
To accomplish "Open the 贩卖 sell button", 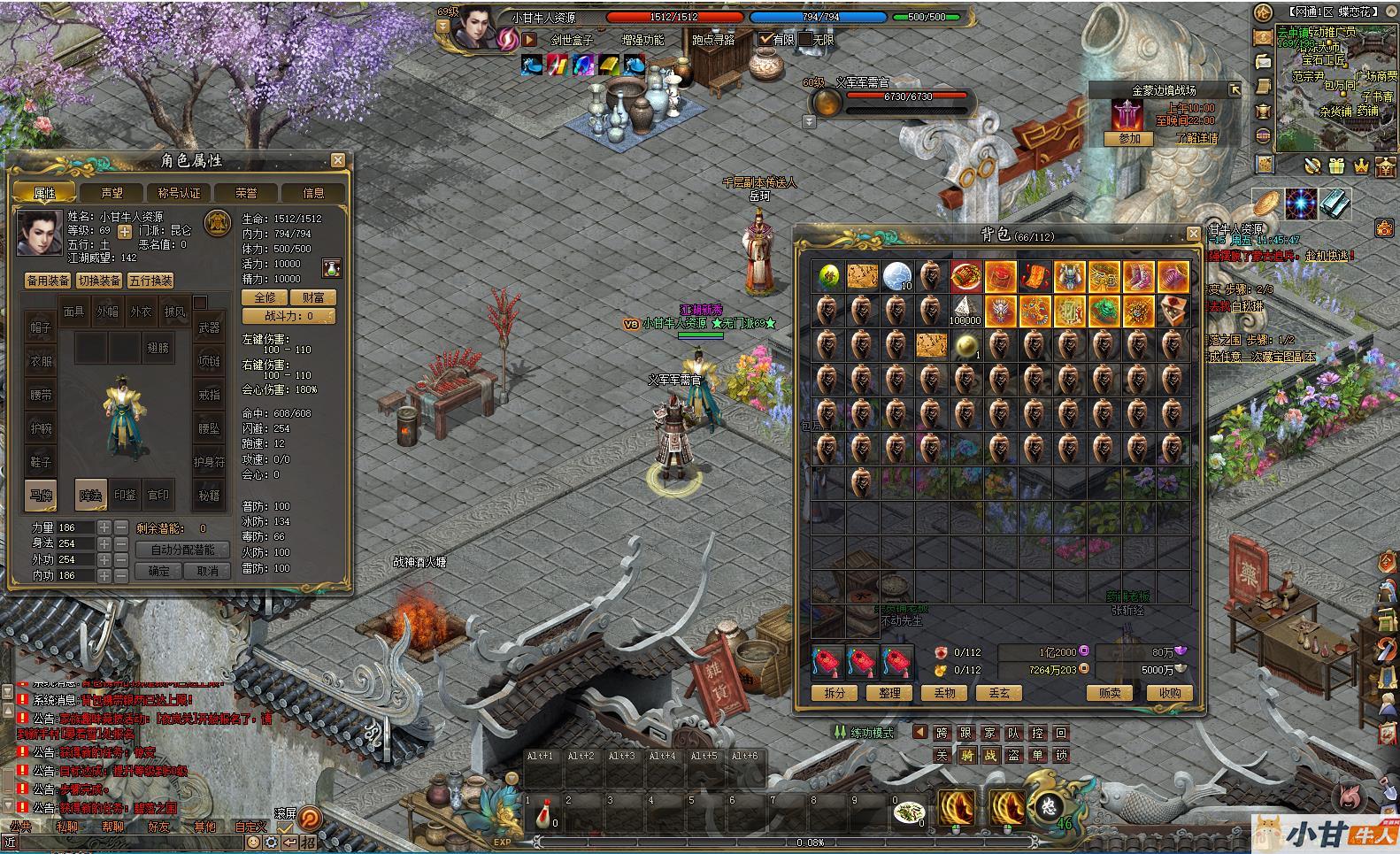I will 1110,693.
